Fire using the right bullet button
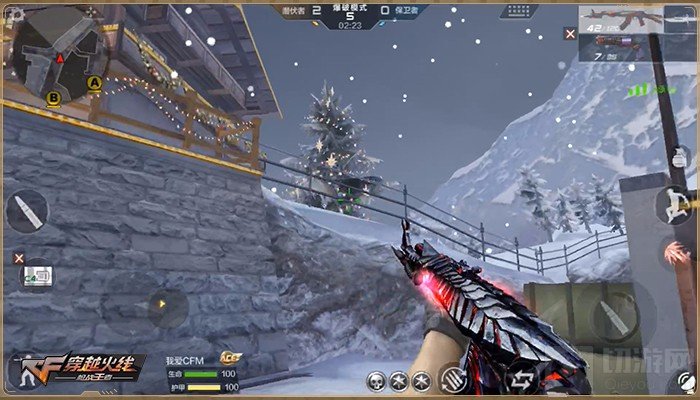The width and height of the screenshot is (700, 400). click(611, 319)
